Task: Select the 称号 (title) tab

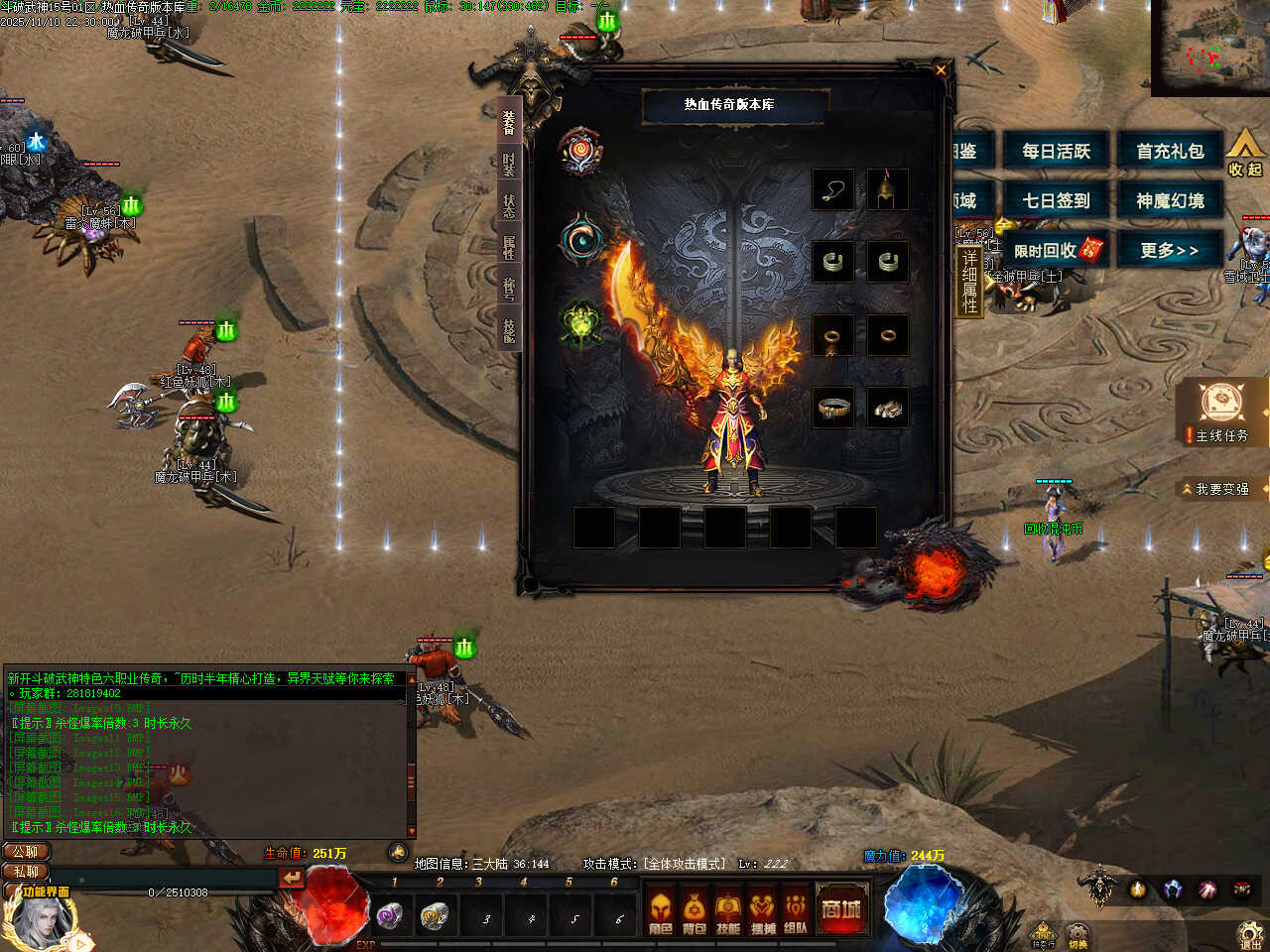Action: coord(509,289)
